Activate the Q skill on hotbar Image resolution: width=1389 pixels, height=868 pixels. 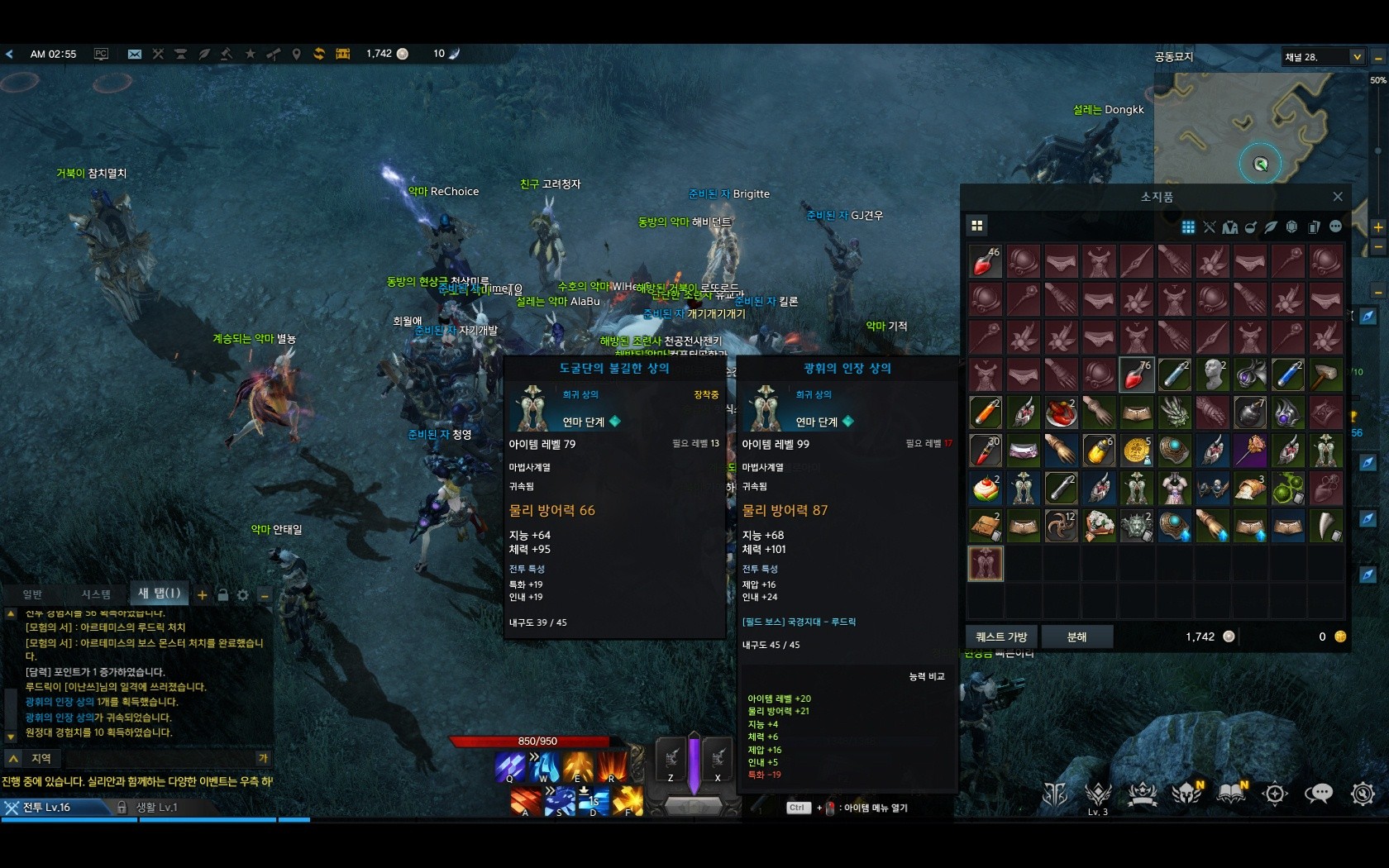(x=509, y=765)
